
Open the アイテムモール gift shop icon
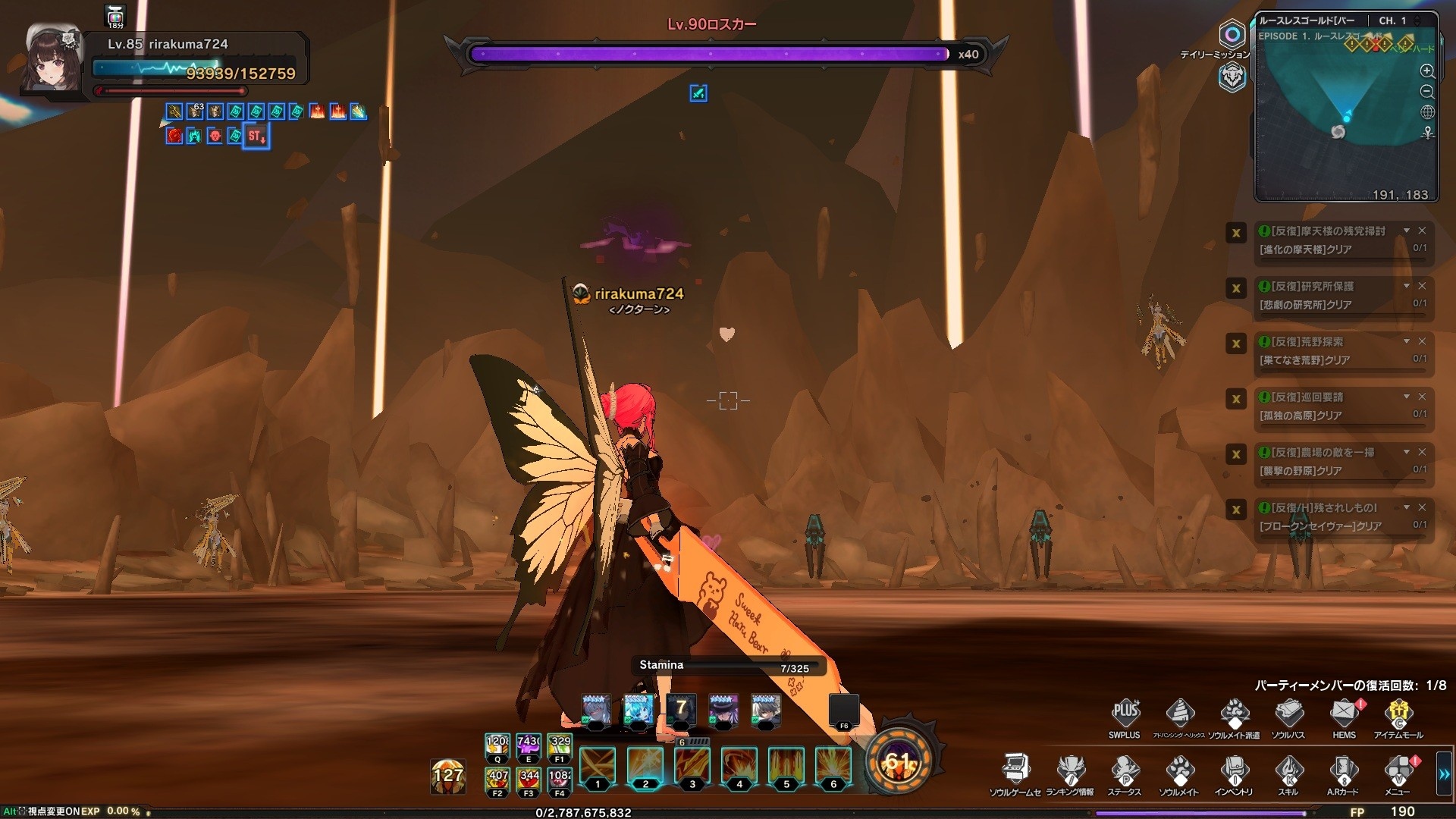coord(1398,713)
